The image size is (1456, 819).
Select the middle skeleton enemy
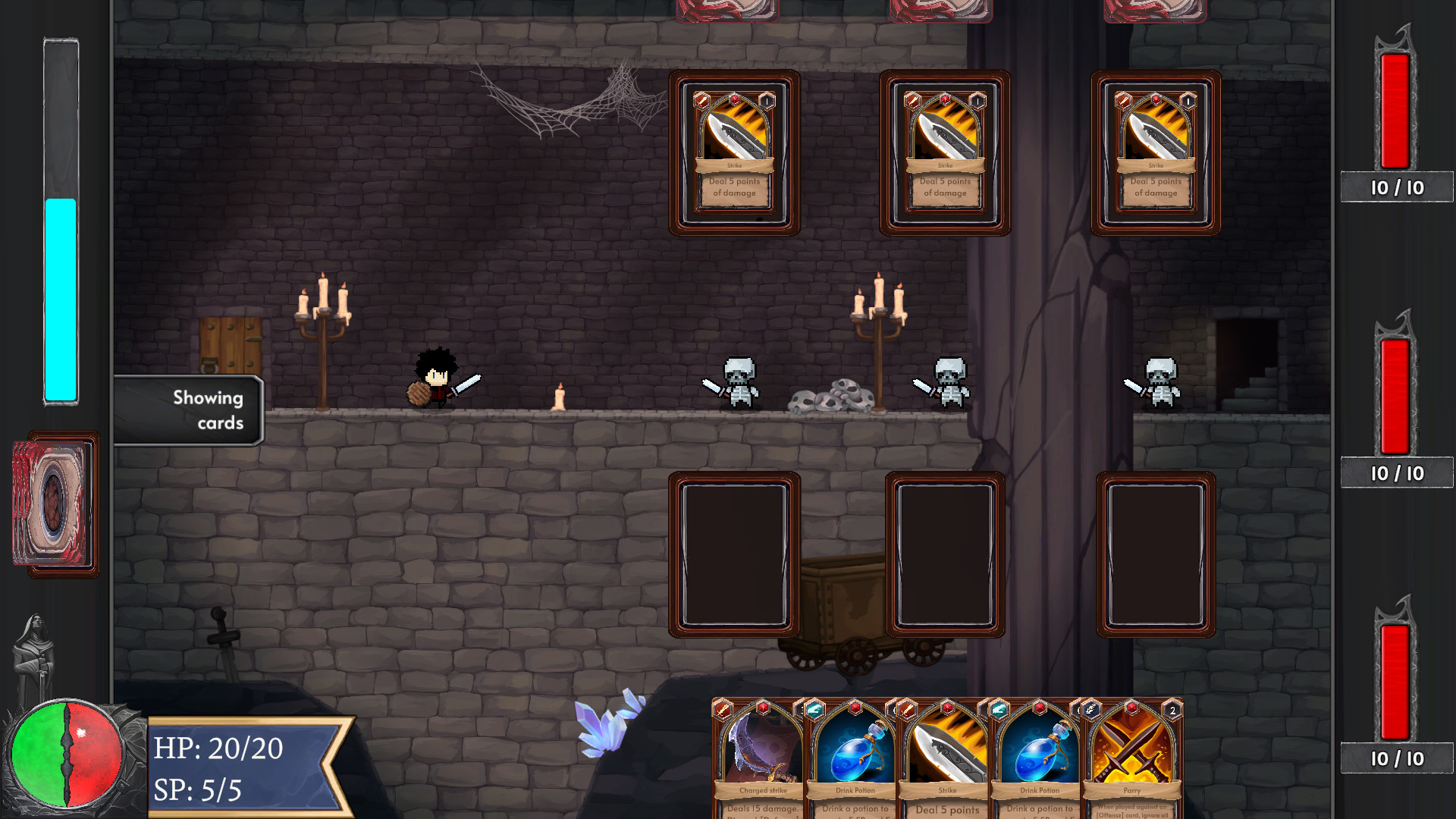pyautogui.click(x=949, y=383)
